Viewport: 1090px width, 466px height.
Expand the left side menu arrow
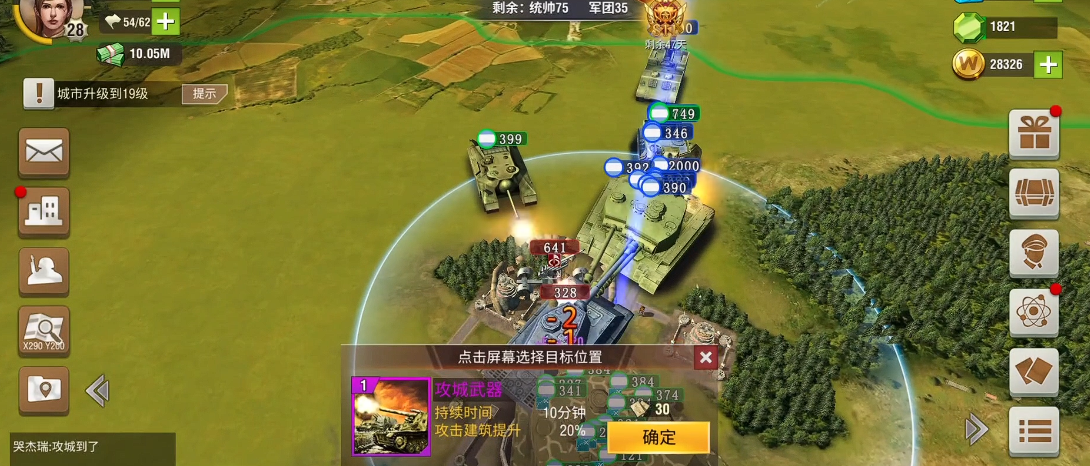[x=97, y=390]
